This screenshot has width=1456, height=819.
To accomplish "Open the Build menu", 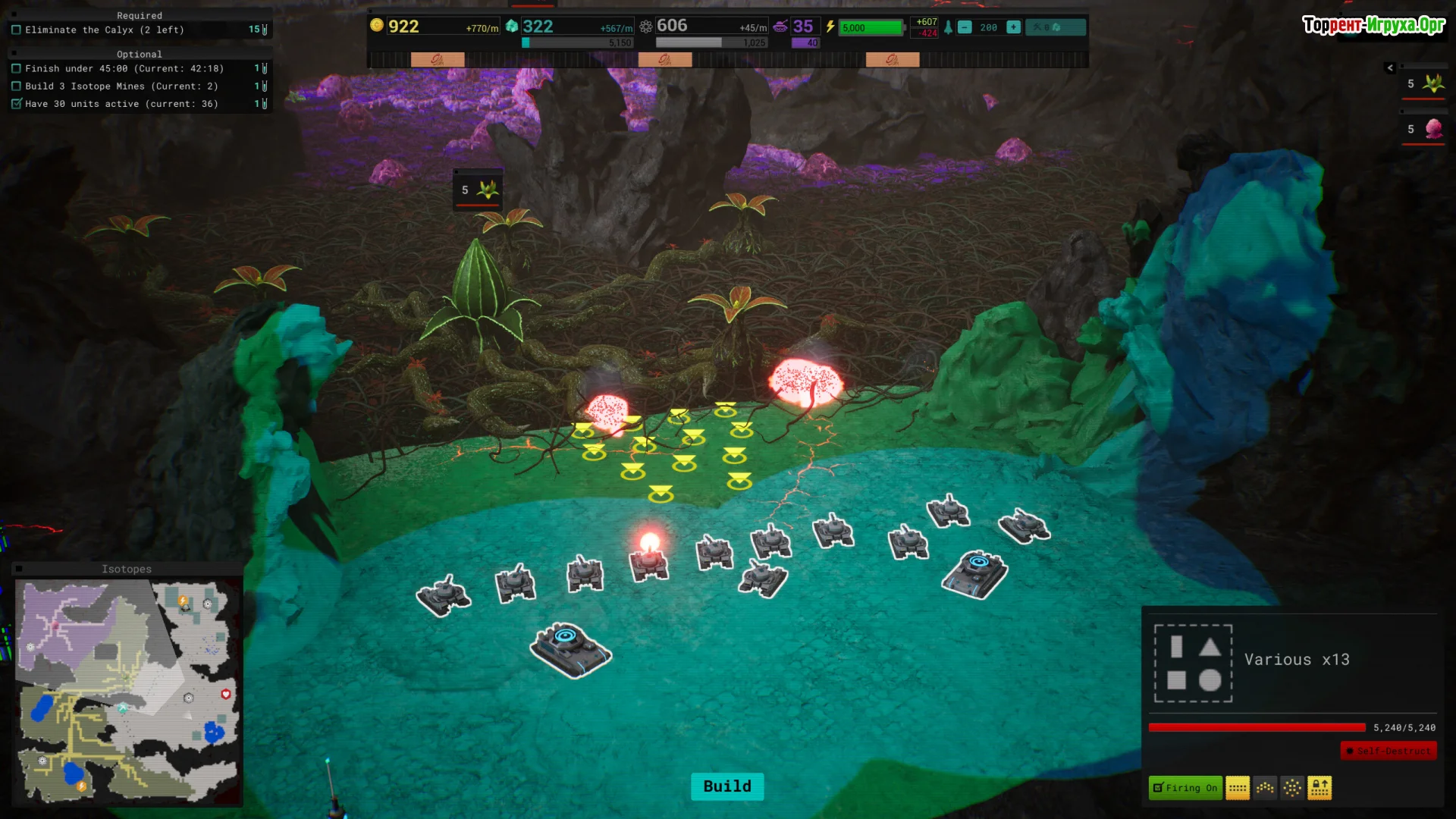I will pos(726,786).
